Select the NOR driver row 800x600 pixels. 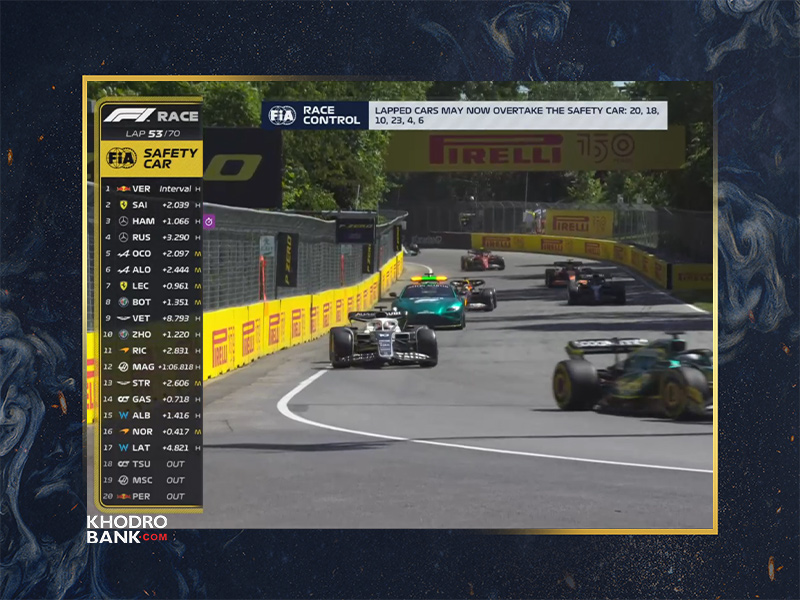(x=152, y=431)
